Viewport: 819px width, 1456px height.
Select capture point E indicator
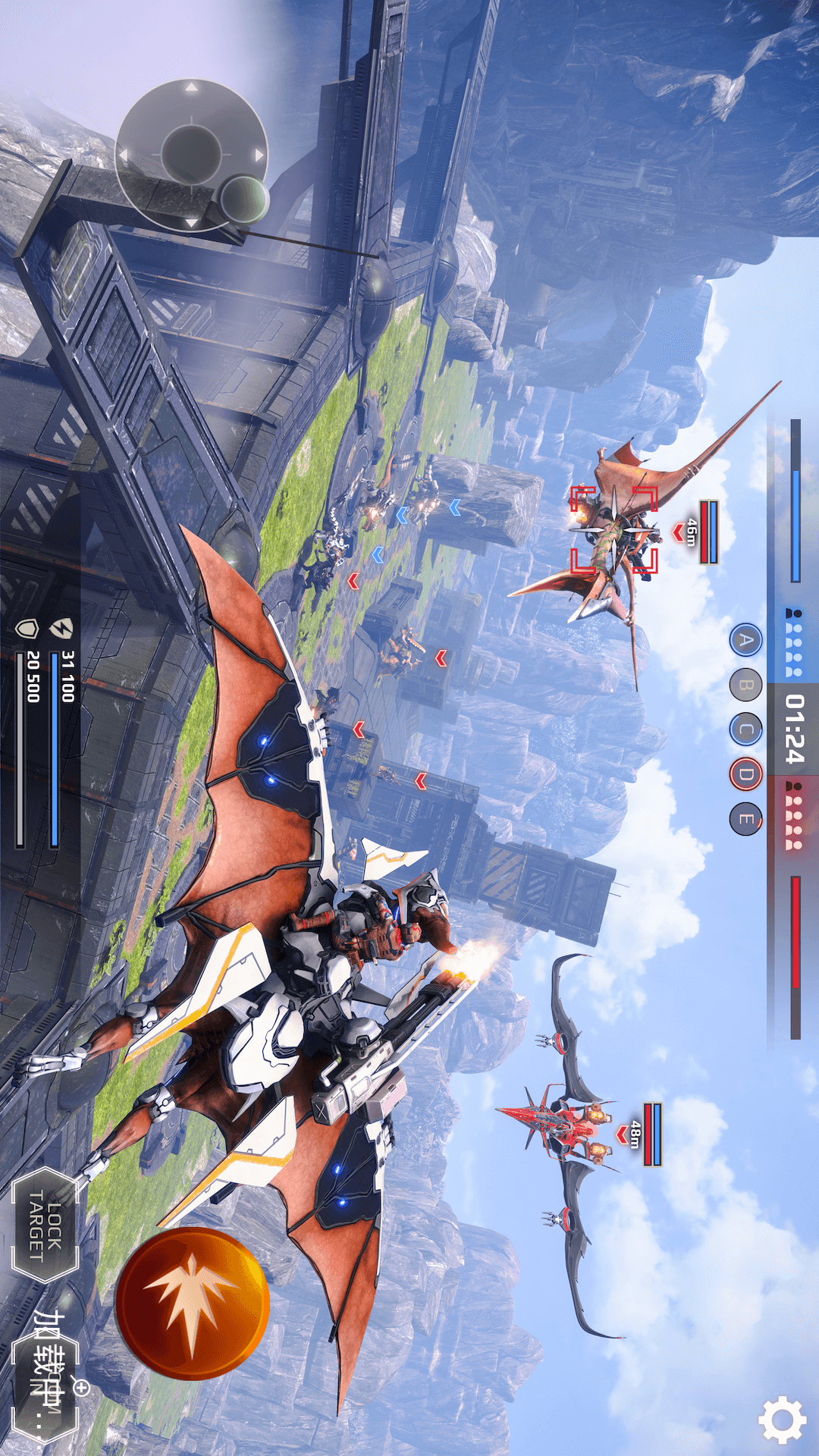pos(746,819)
